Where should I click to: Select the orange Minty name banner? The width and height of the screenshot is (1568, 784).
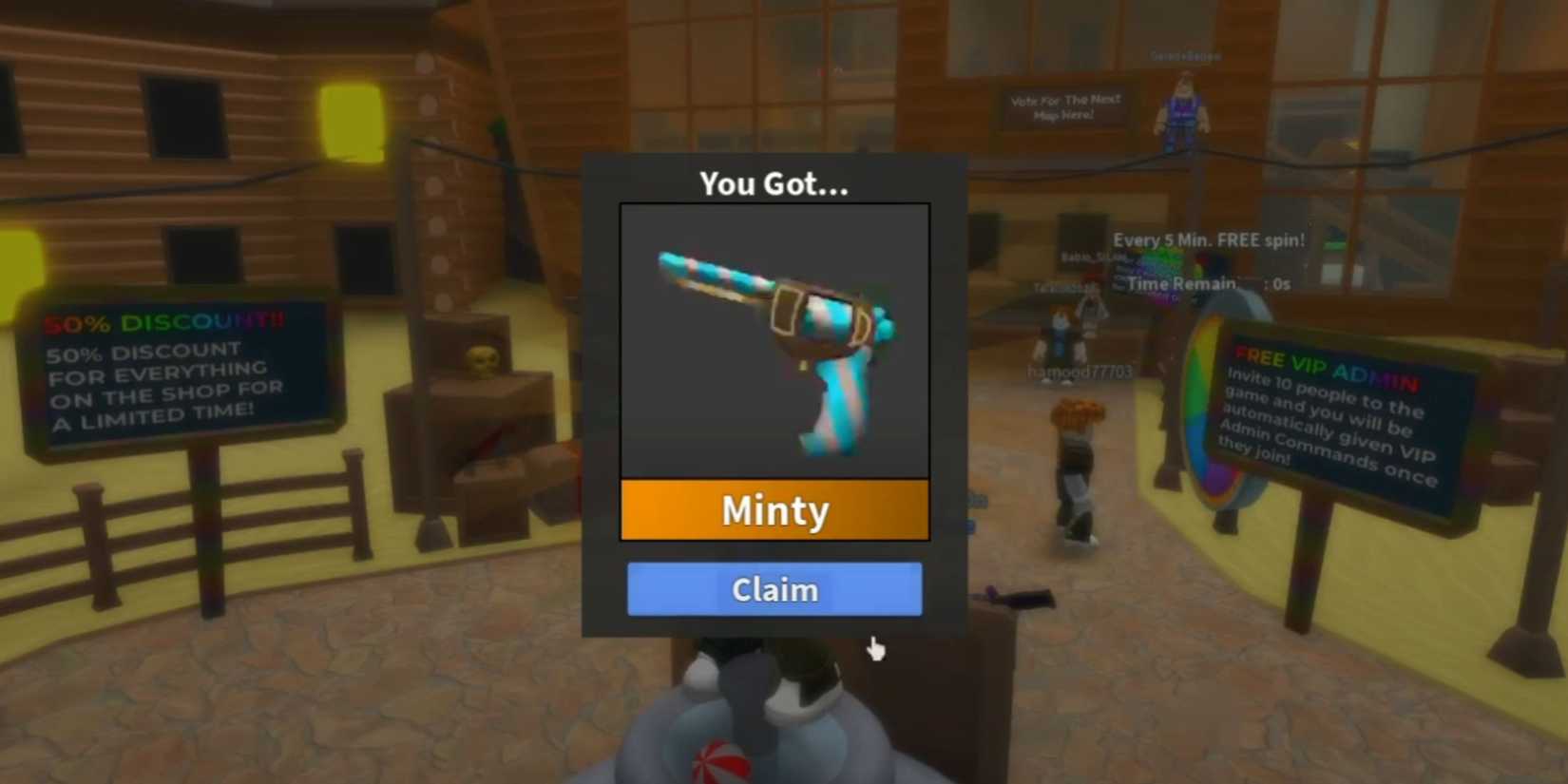[x=774, y=510]
